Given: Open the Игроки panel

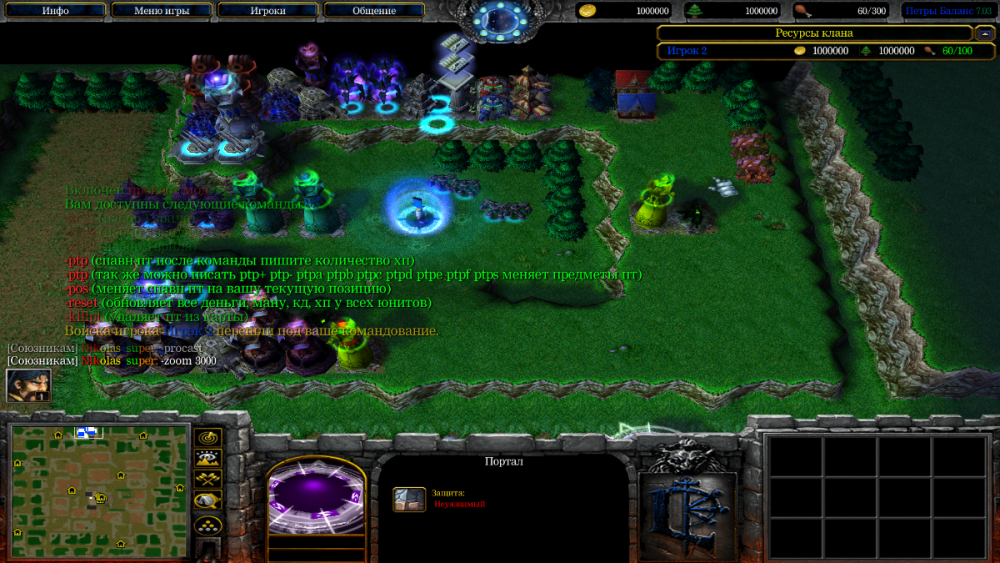Looking at the screenshot, I should pyautogui.click(x=266, y=11).
